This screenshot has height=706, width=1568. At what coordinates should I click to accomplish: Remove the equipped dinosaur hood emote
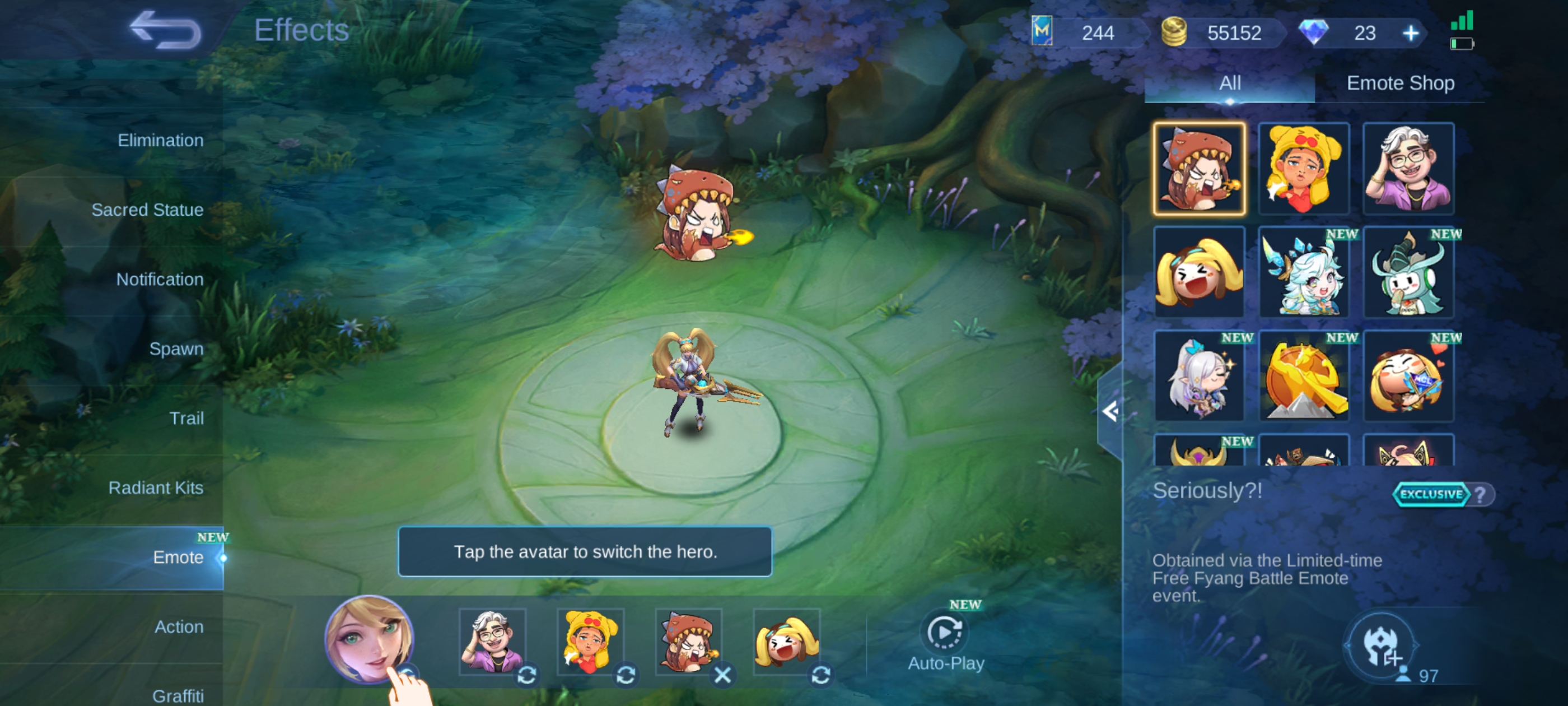[722, 675]
